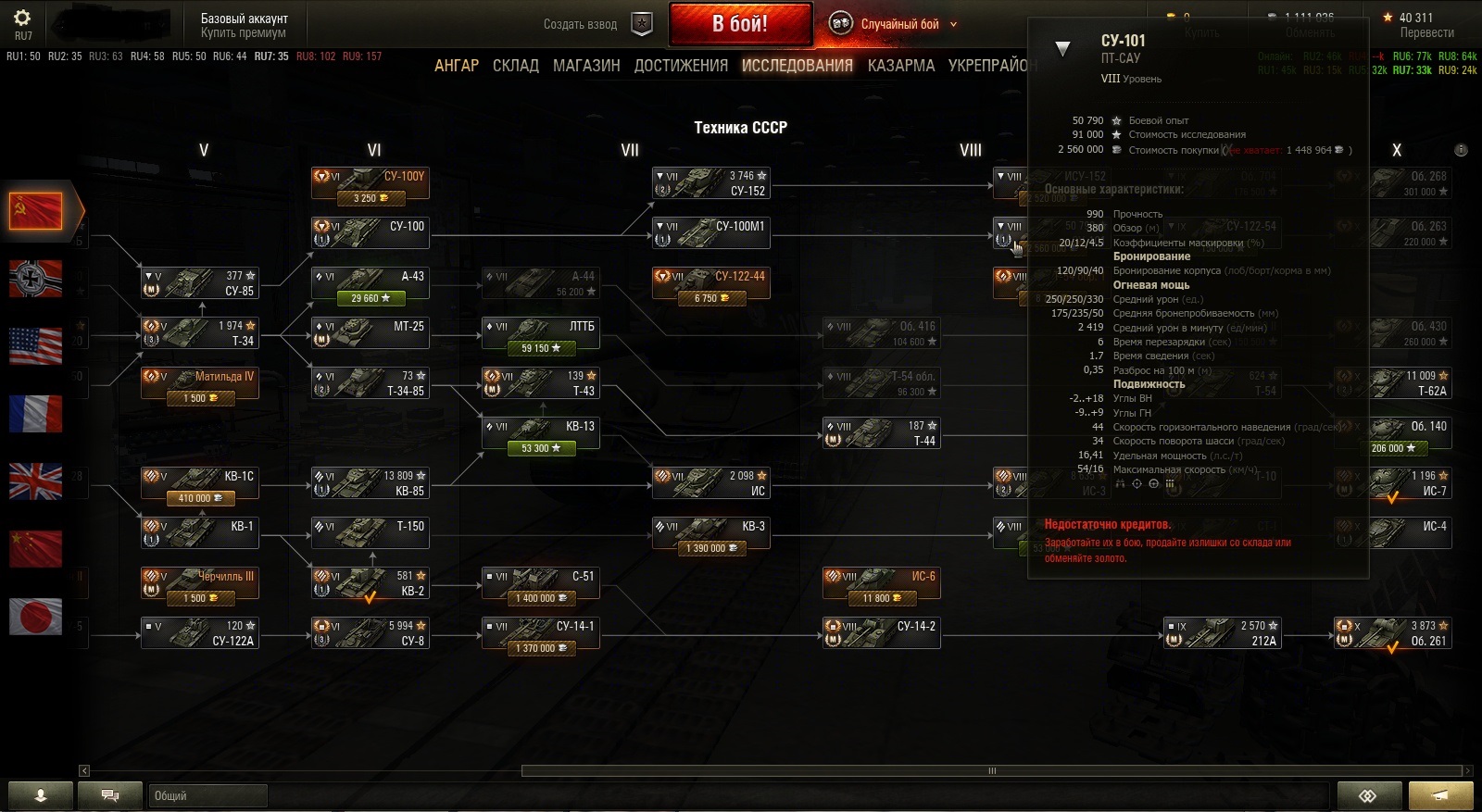Click the Общий chat channel box
Viewport: 1482px width, 812px height.
(x=207, y=795)
